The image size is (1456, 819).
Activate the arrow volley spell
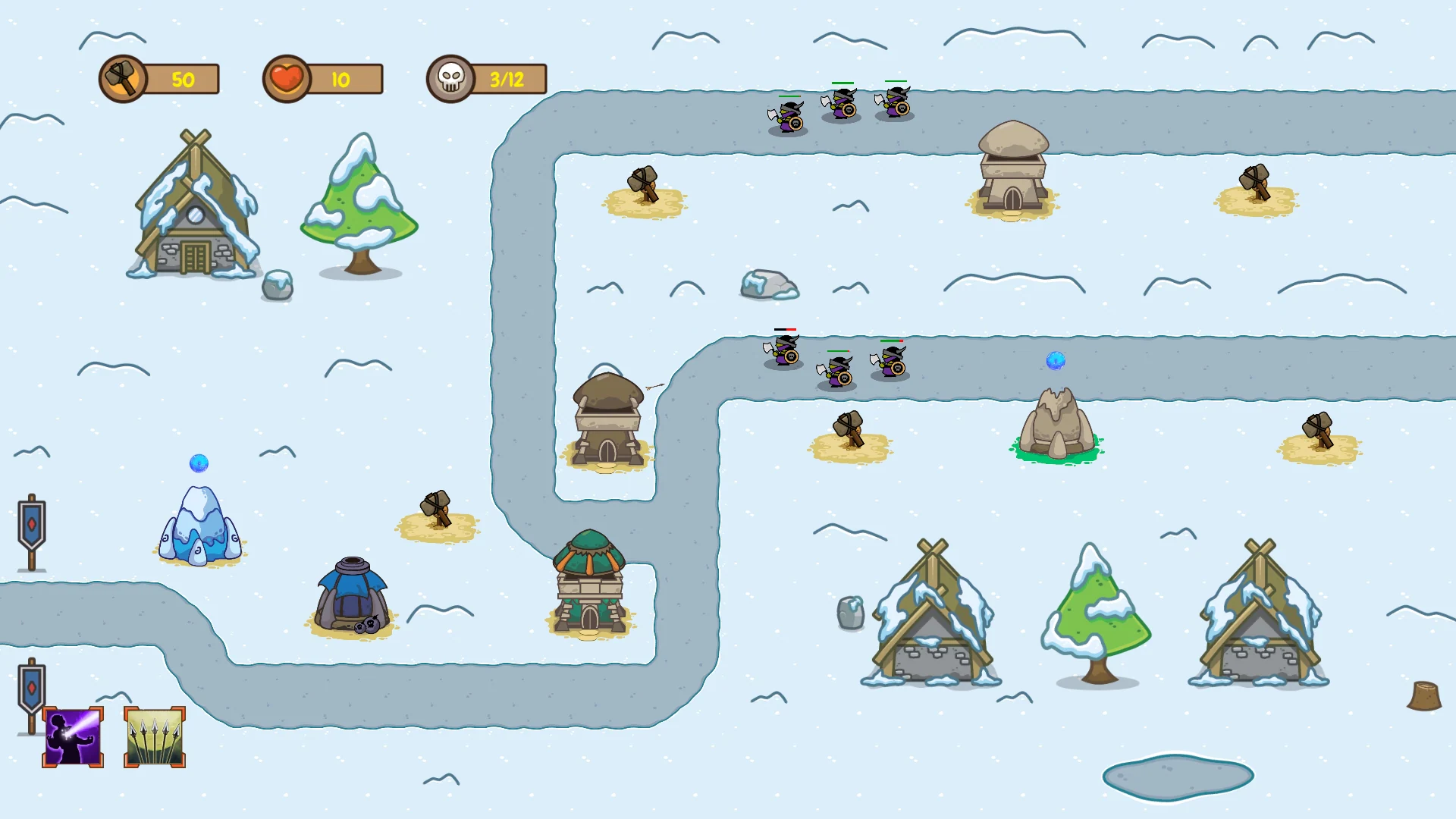[x=153, y=735]
